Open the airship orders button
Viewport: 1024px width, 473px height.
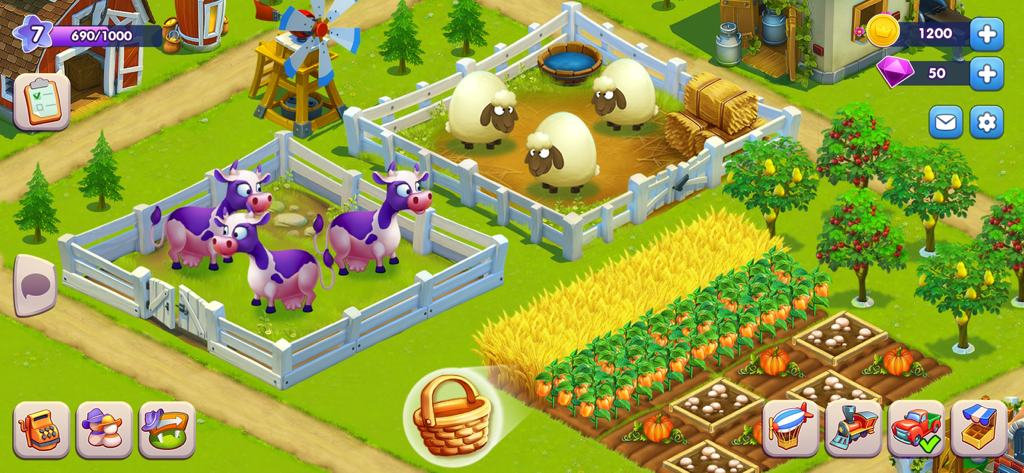click(791, 428)
